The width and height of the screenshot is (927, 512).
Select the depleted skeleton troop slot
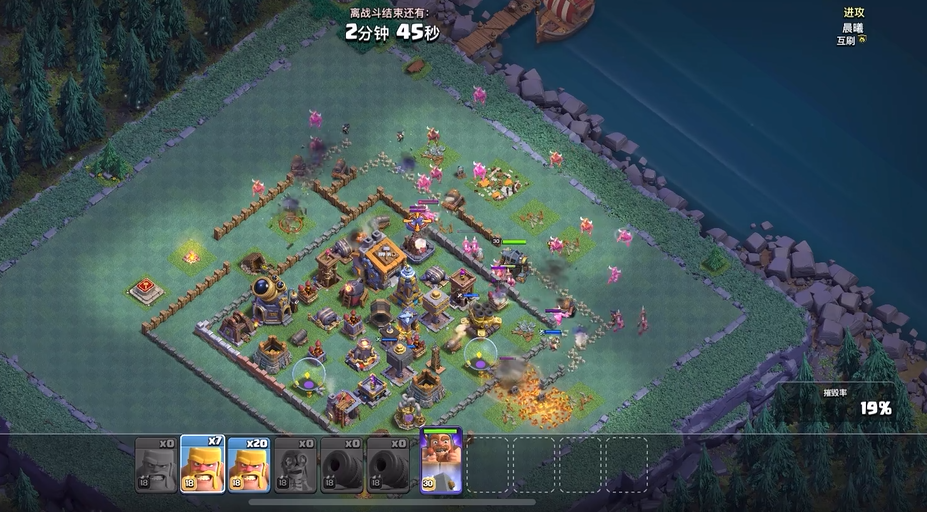pos(296,466)
